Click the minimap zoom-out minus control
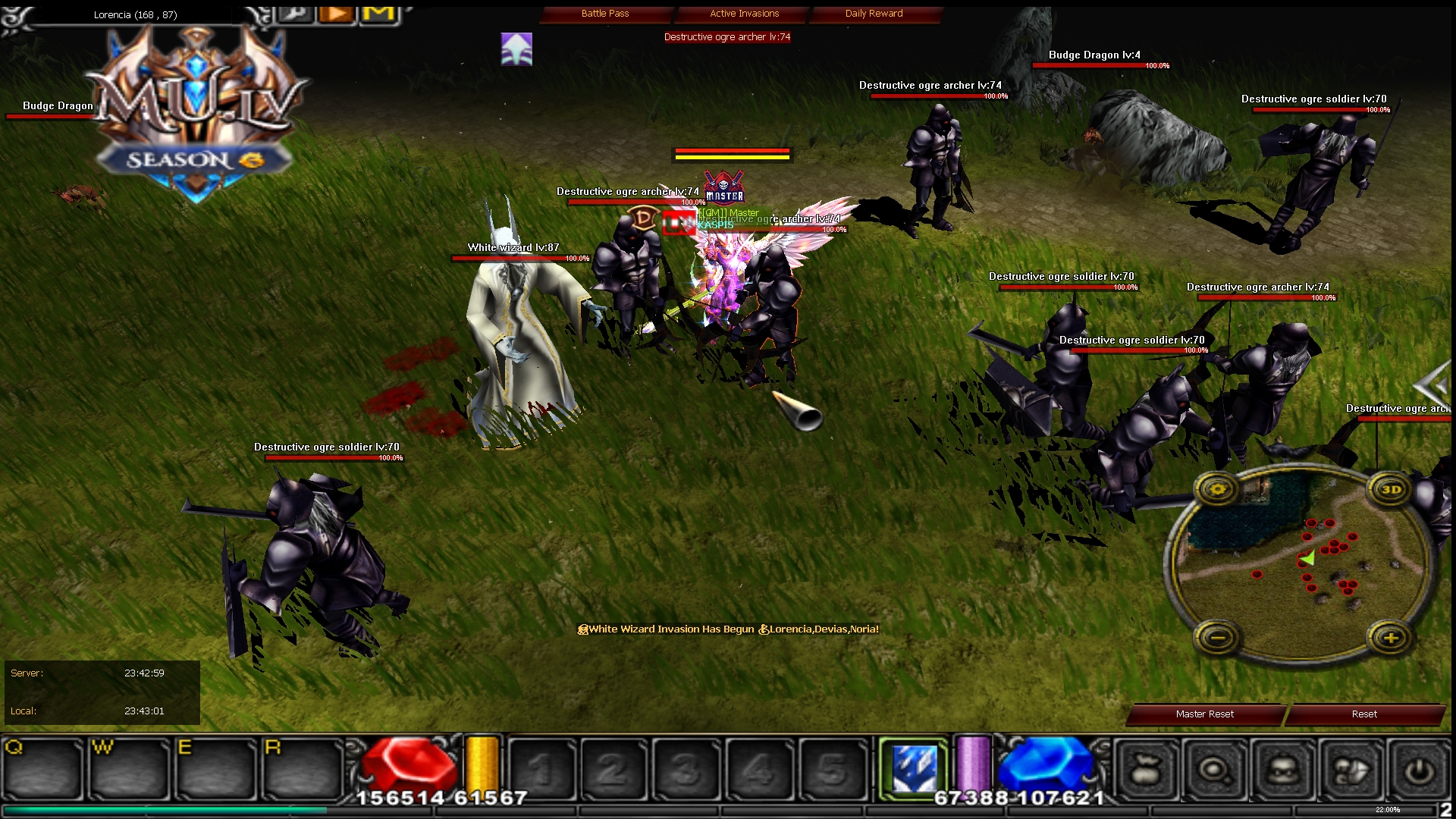The width and height of the screenshot is (1456, 819). [1217, 638]
